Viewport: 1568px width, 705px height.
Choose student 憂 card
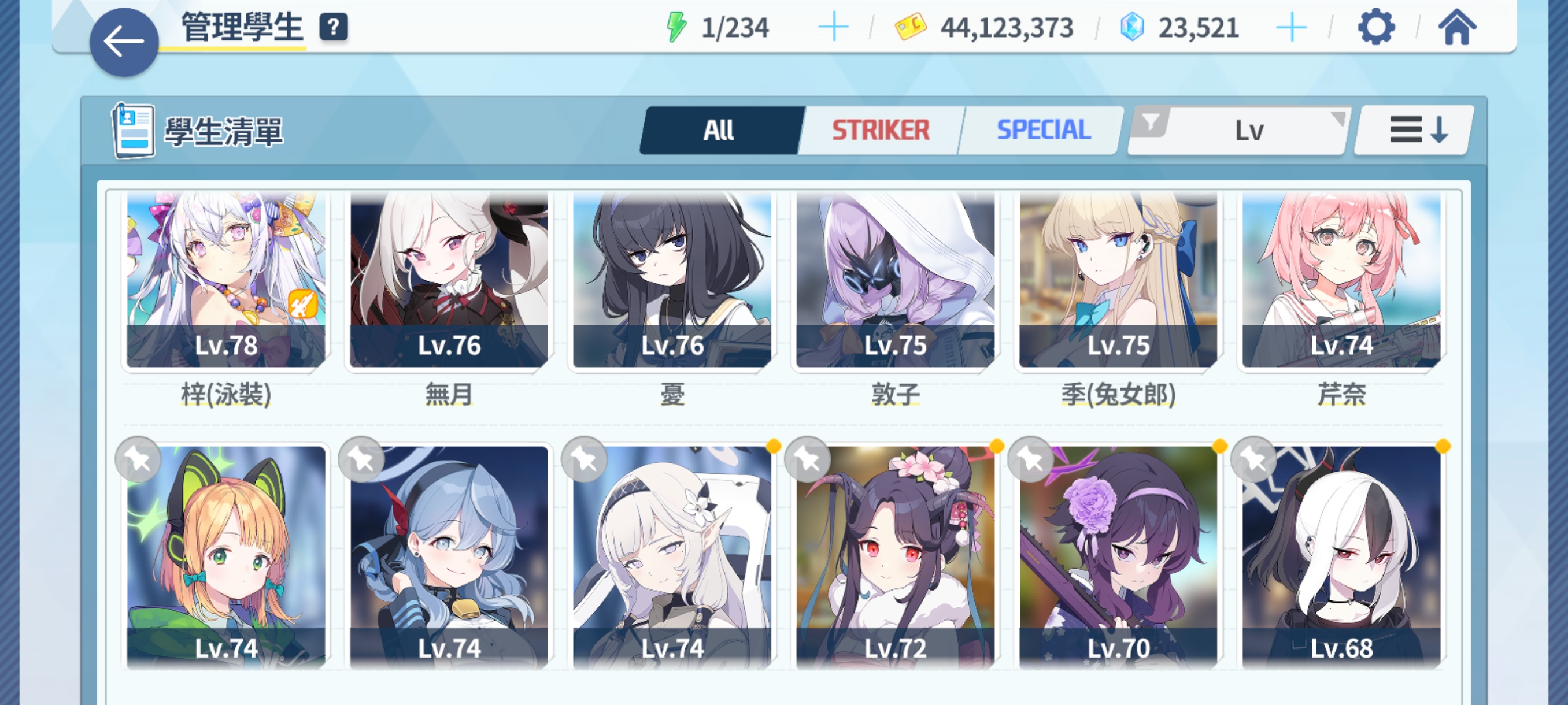pyautogui.click(x=672, y=280)
